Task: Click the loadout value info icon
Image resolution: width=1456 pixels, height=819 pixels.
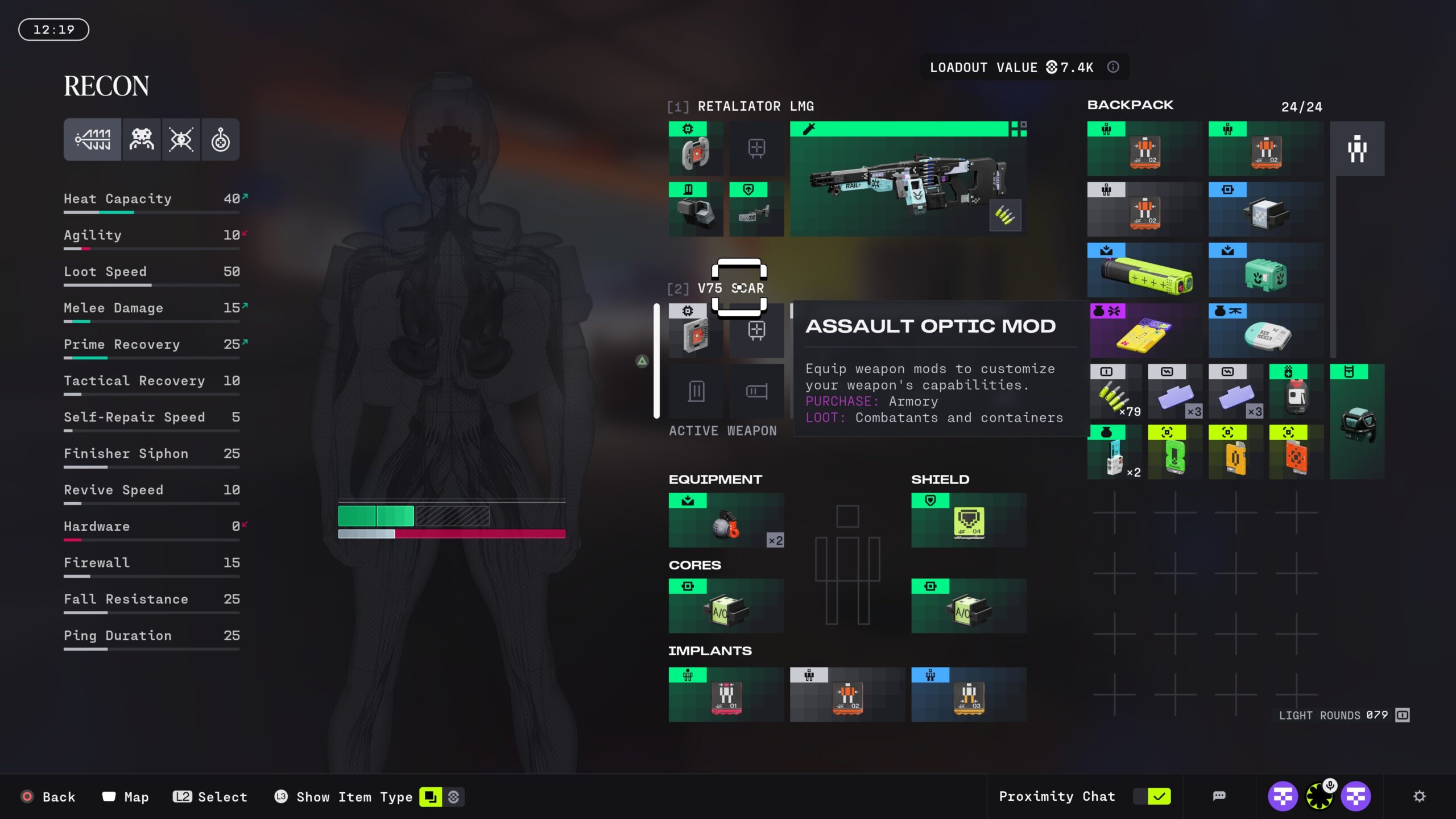Action: click(x=1113, y=67)
